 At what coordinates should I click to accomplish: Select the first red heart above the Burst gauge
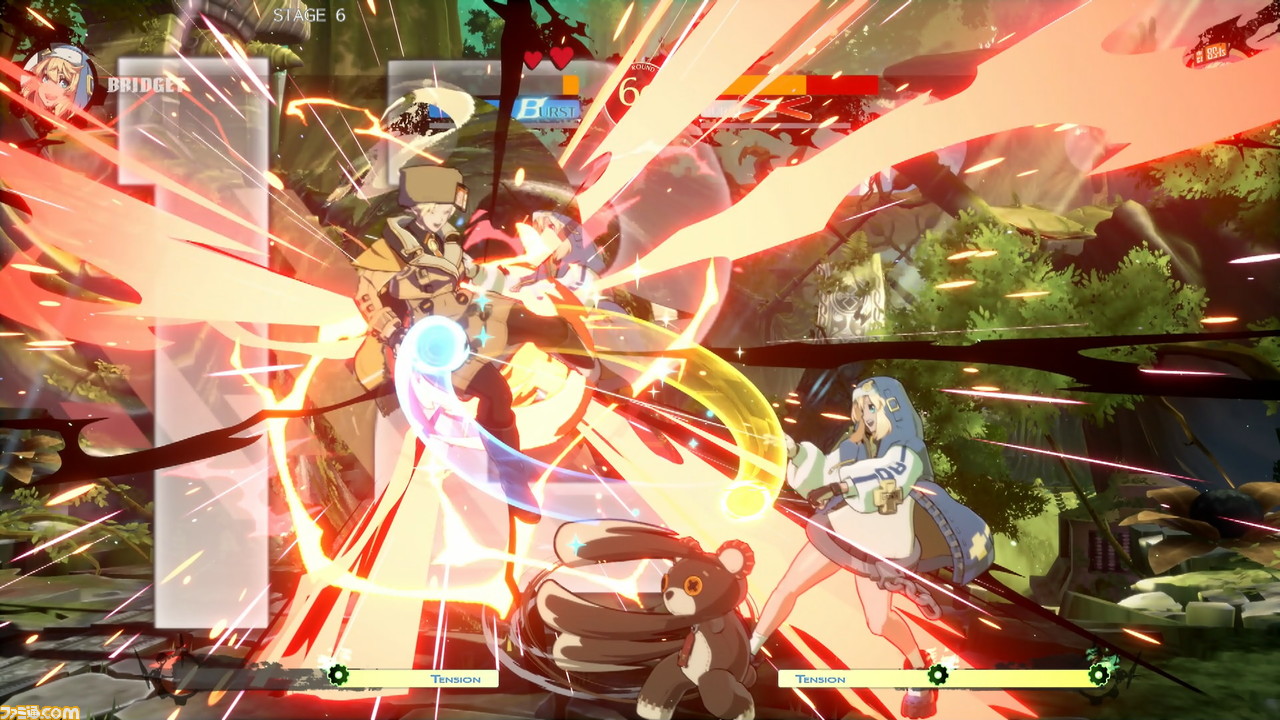(x=535, y=58)
